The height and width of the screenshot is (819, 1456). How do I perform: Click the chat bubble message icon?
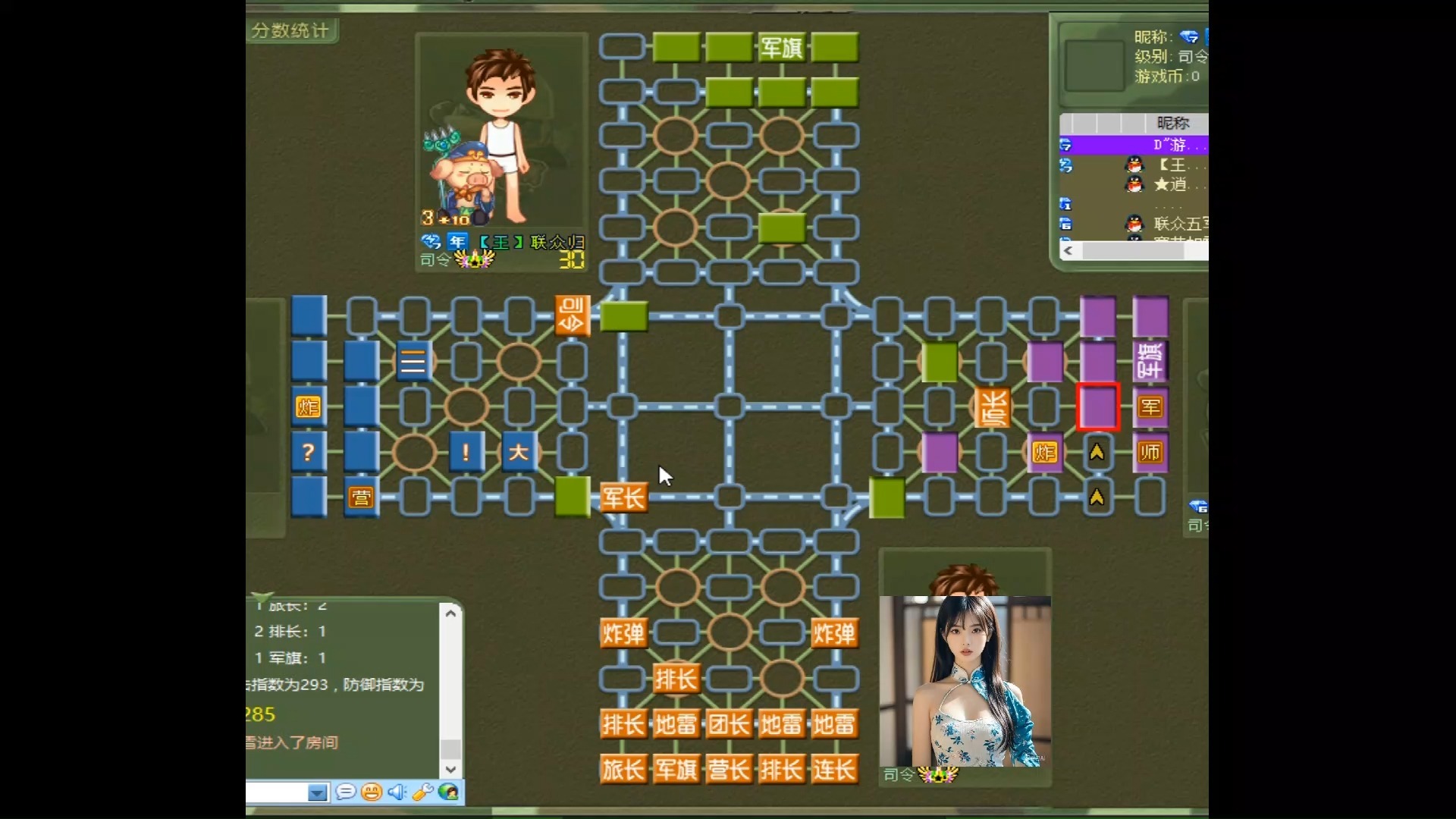pos(347,792)
